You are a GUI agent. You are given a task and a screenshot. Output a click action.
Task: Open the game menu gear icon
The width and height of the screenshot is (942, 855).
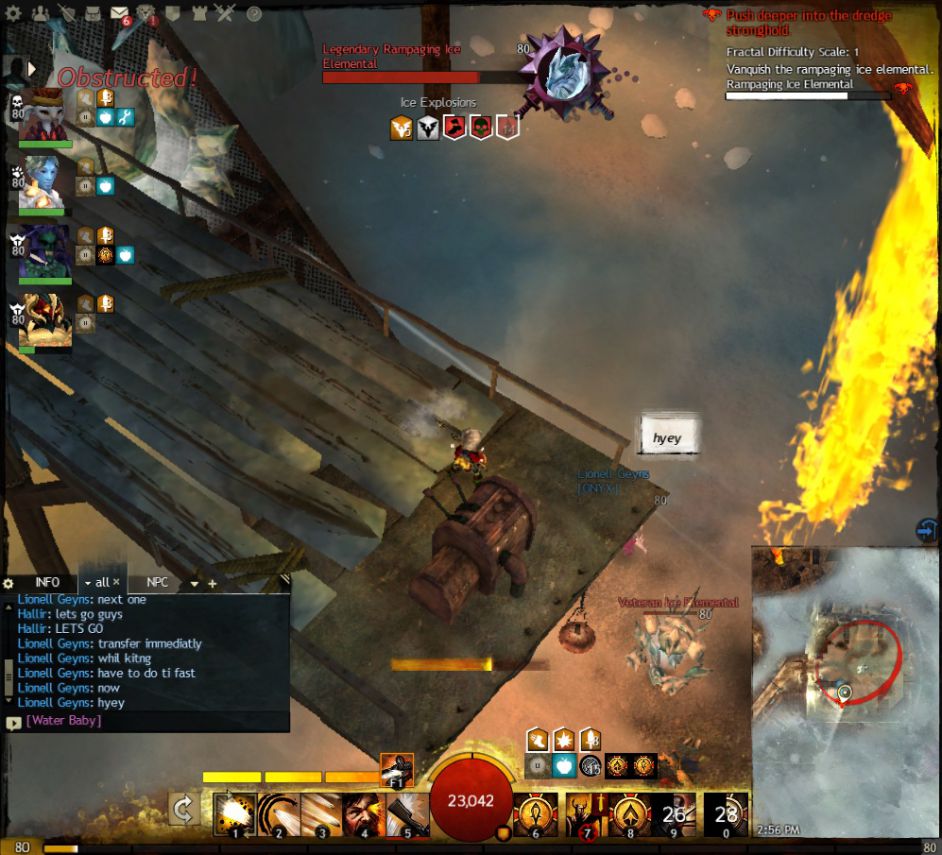[x=14, y=14]
